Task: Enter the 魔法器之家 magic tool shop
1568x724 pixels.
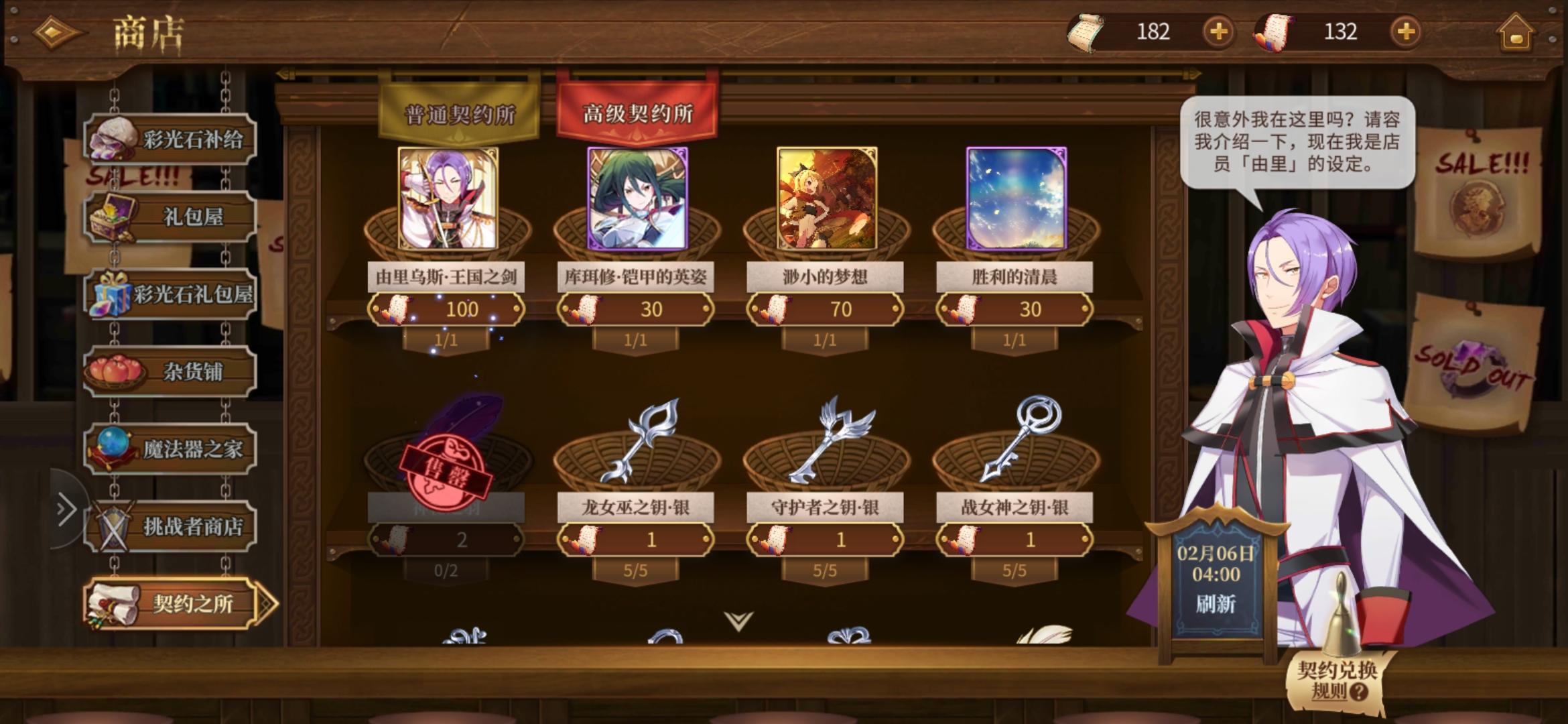Action: click(170, 448)
